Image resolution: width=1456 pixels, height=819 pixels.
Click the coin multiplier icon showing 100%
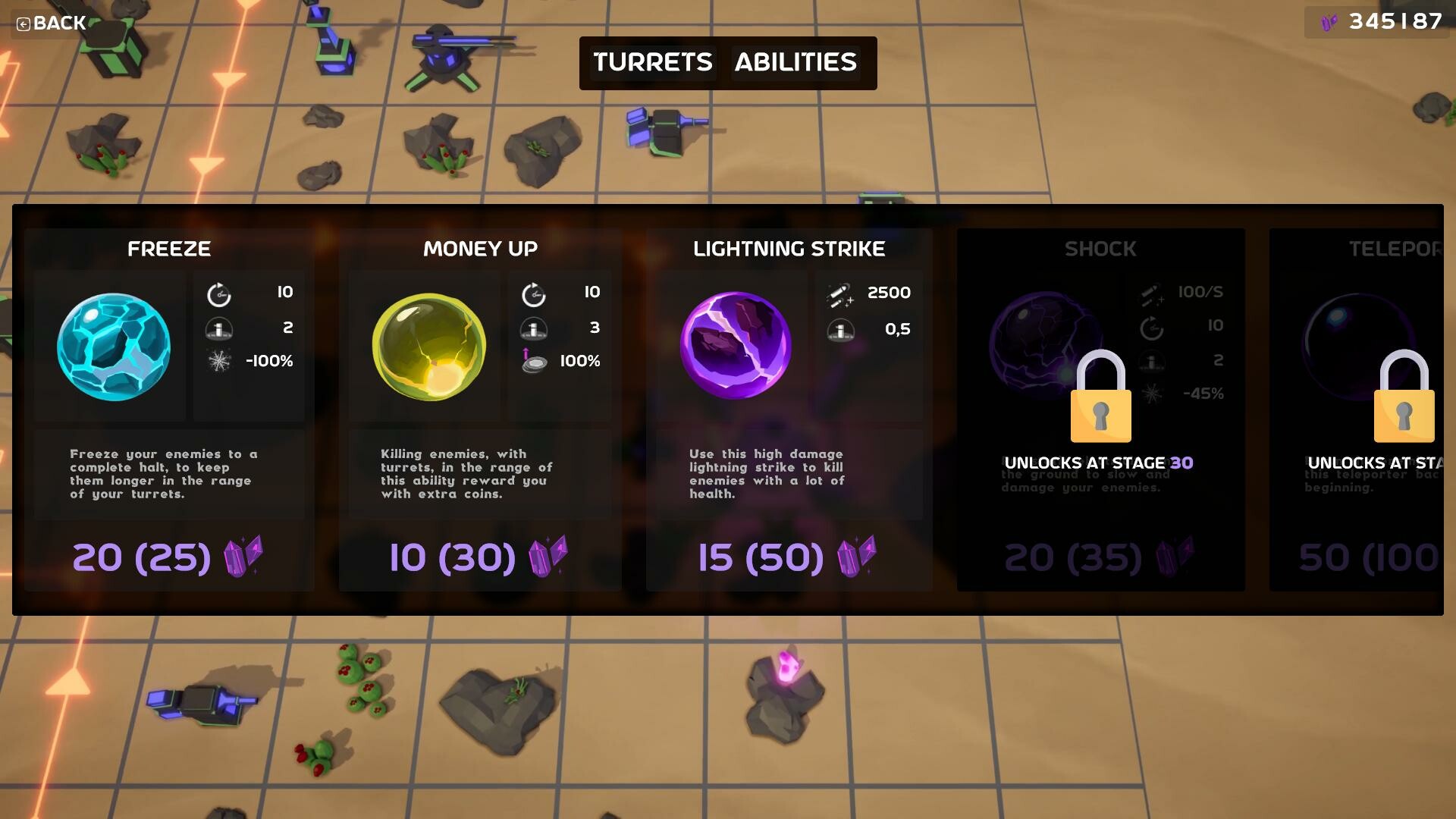535,362
